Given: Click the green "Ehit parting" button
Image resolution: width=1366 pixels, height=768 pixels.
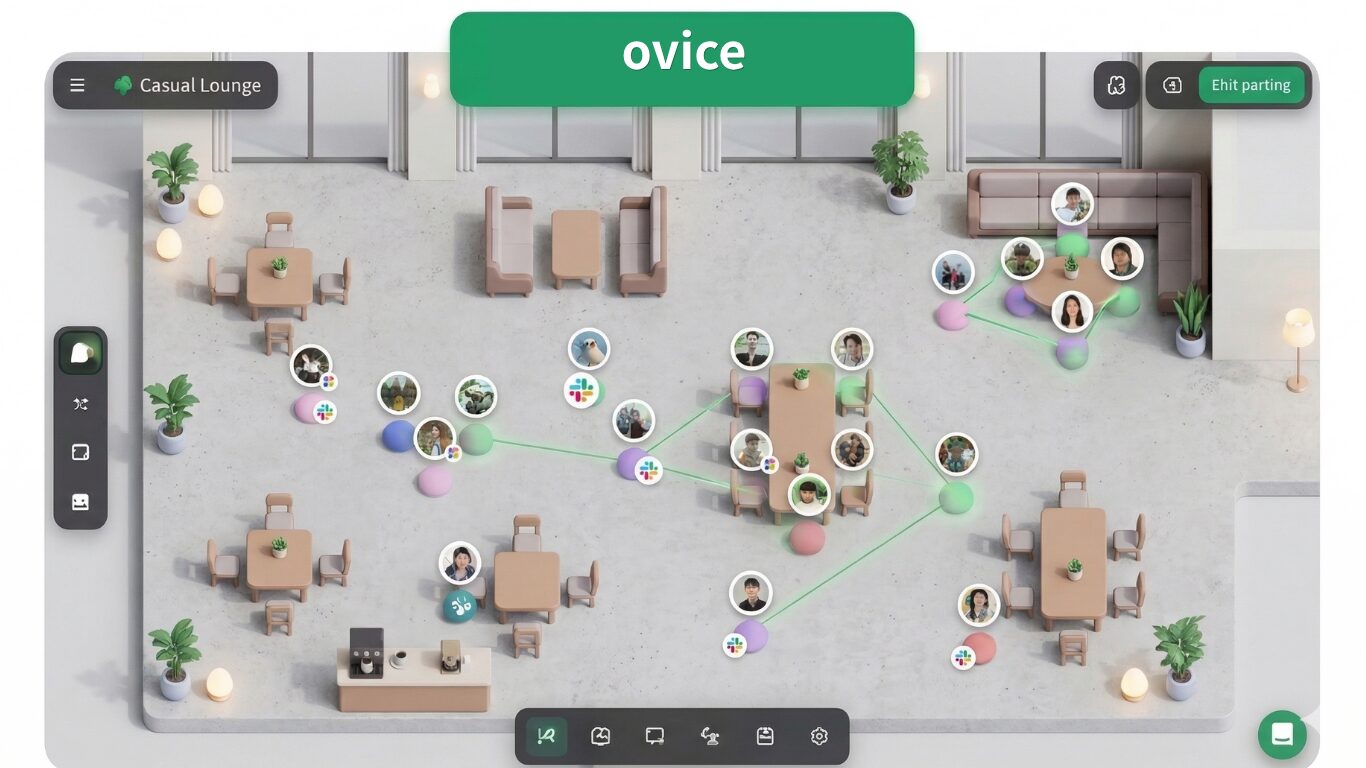Looking at the screenshot, I should coord(1251,86).
